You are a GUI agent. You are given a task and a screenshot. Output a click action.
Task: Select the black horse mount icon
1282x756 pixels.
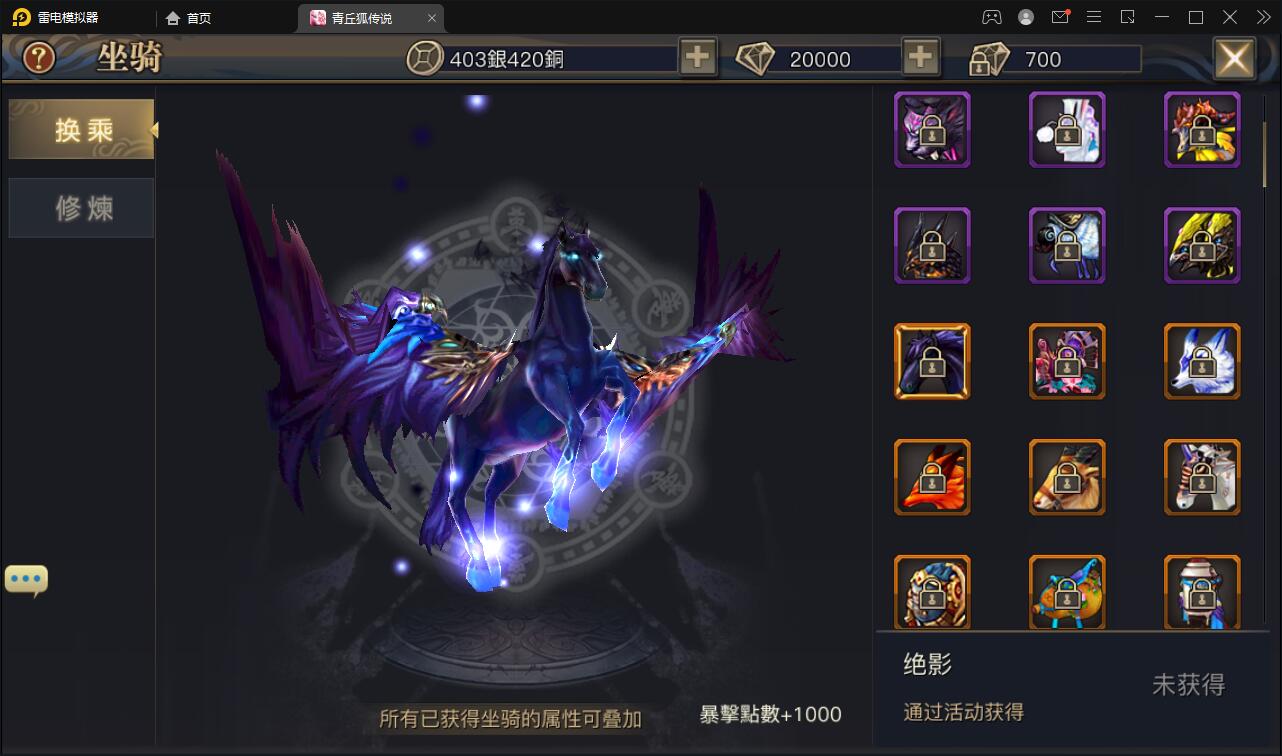coord(932,361)
